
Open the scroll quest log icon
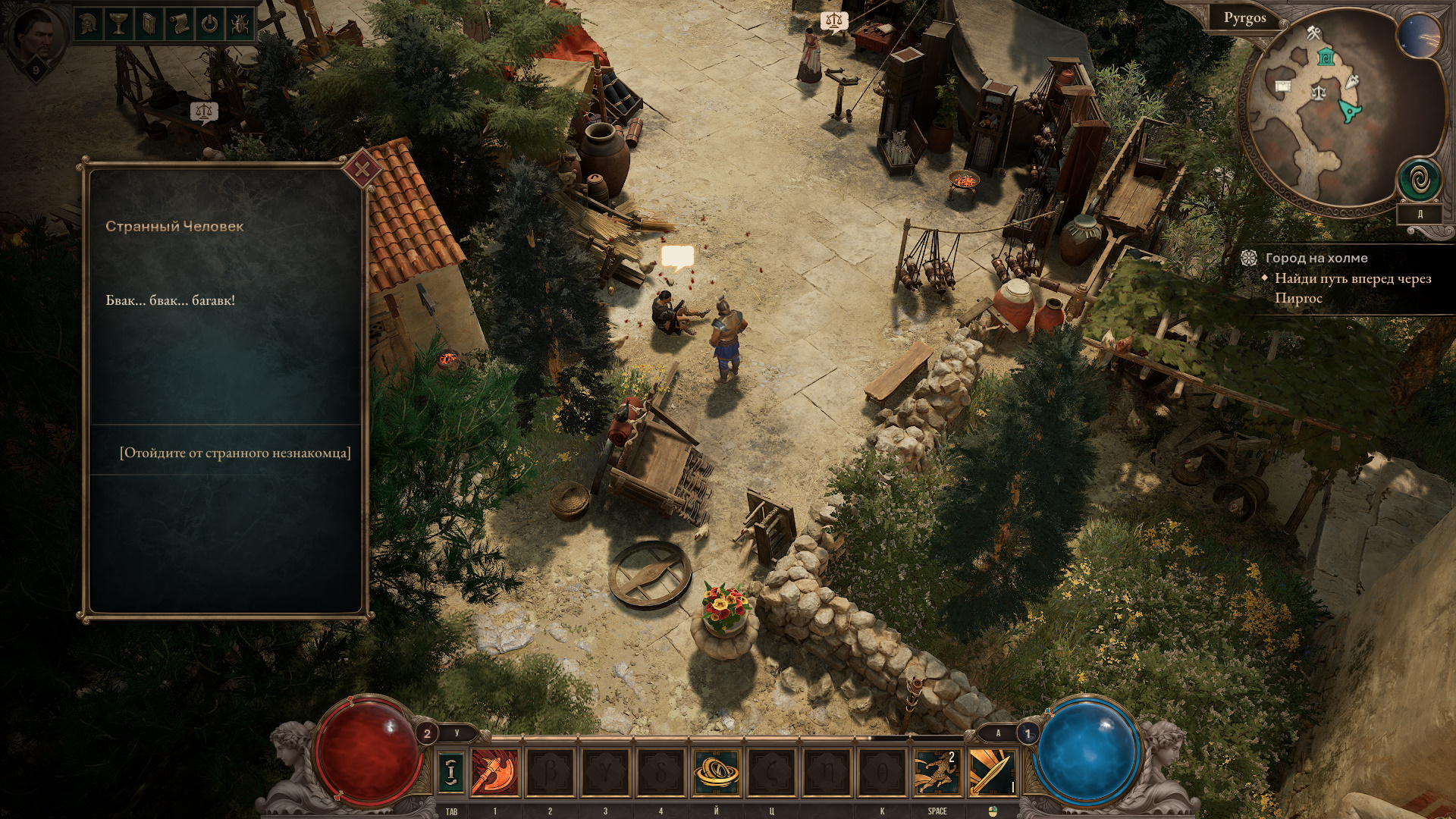coord(179,24)
